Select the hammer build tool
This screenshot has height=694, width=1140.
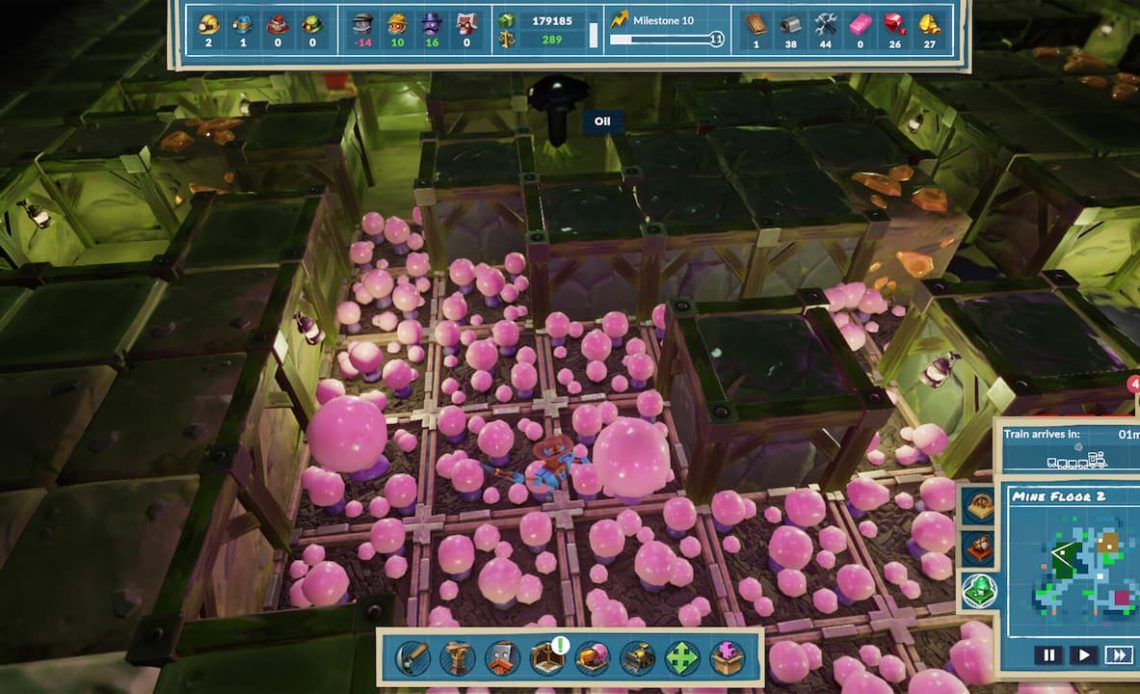[x=412, y=657]
